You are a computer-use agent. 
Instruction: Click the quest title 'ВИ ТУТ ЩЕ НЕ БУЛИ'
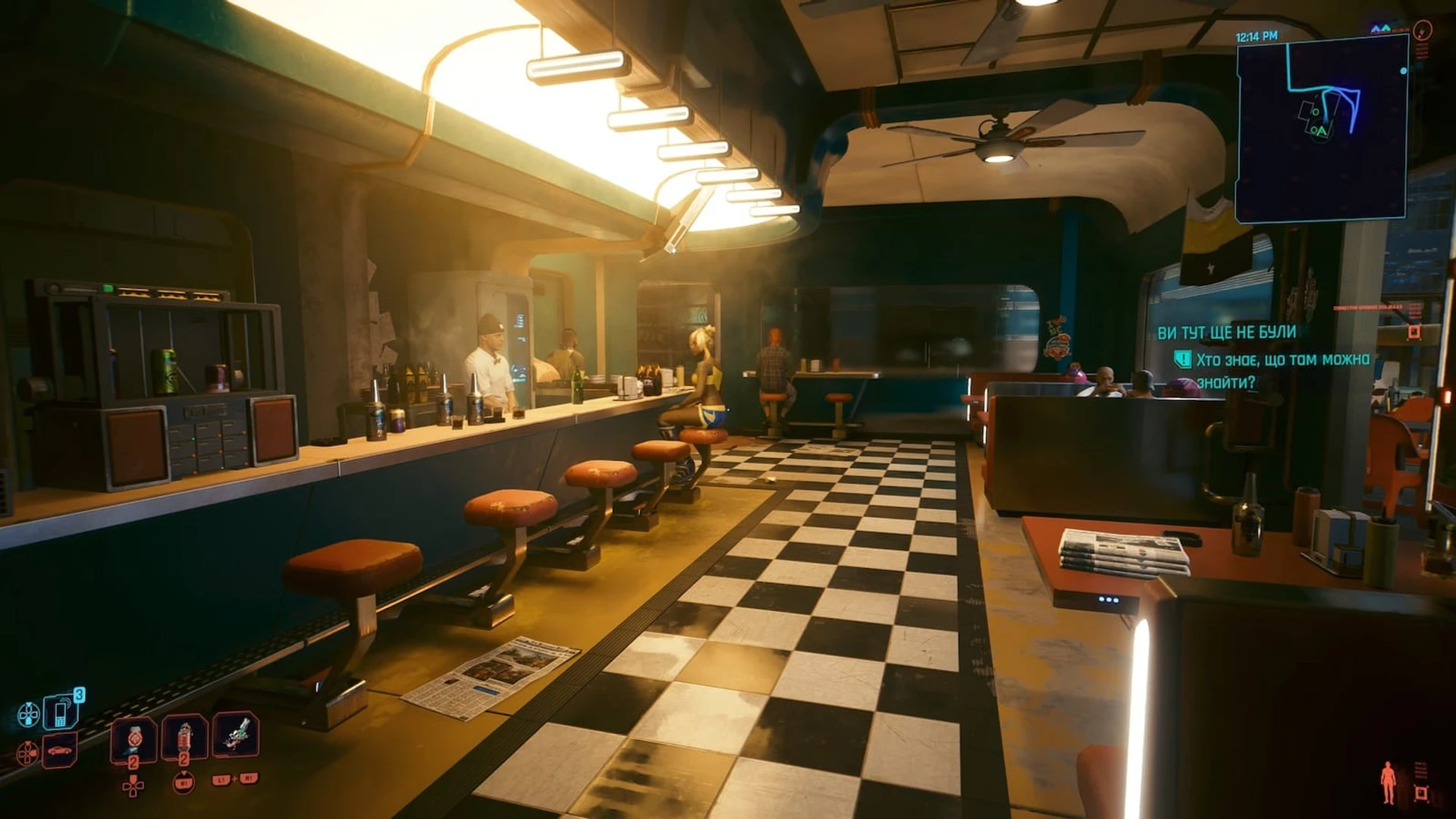(1225, 332)
